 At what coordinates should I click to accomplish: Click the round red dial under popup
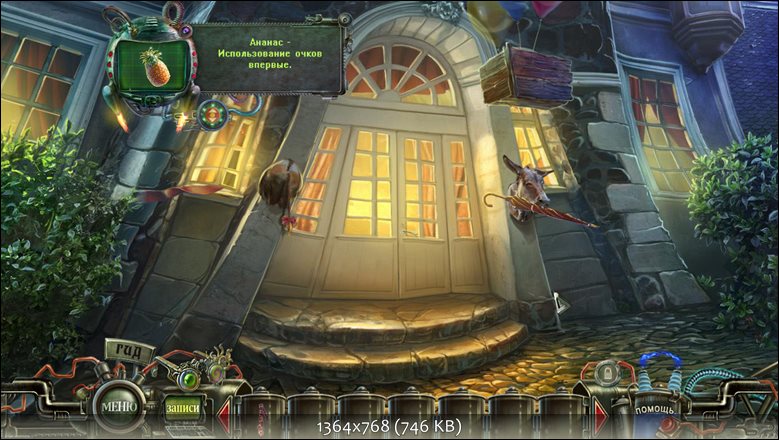(211, 116)
